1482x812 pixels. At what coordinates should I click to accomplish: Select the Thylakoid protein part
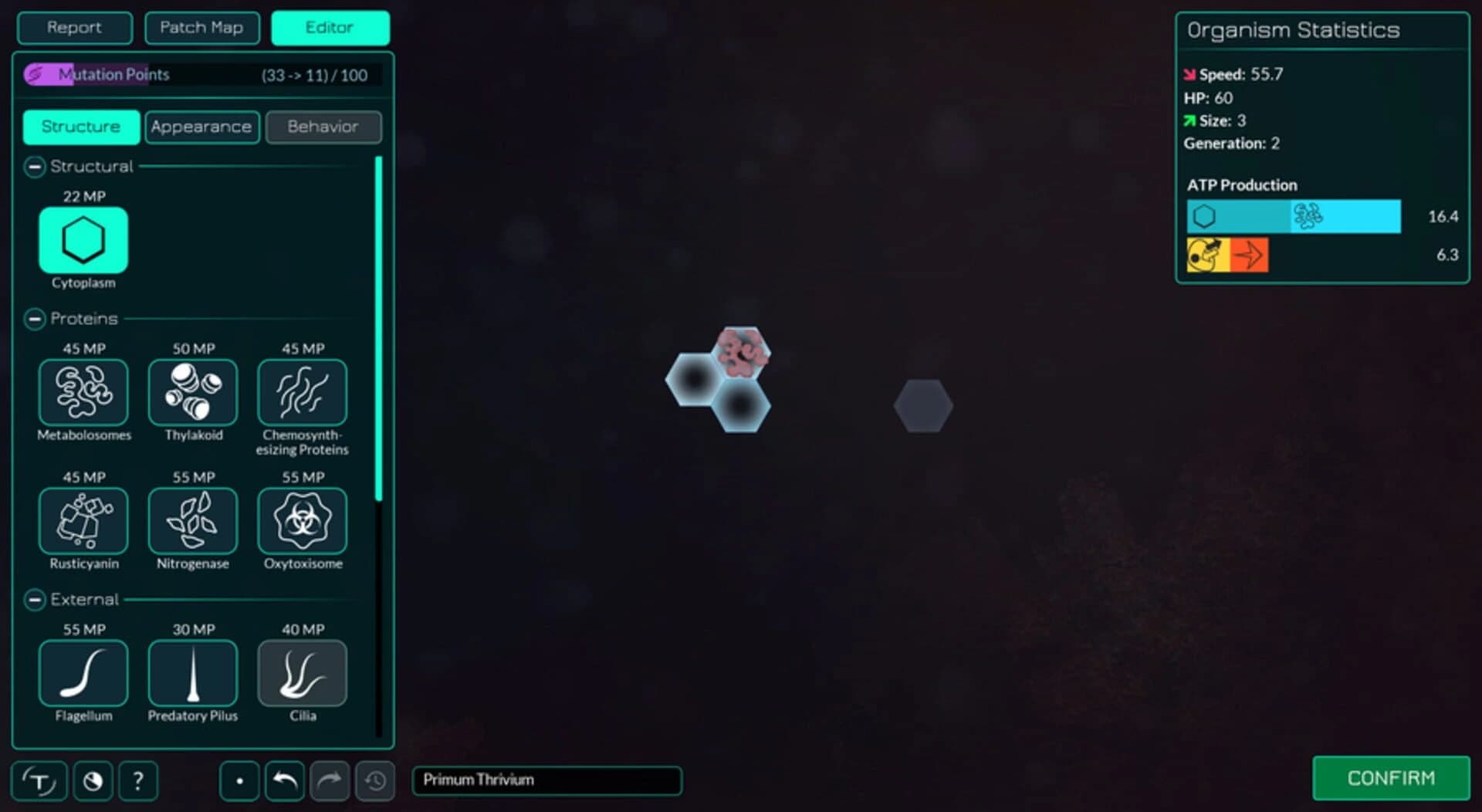point(192,392)
